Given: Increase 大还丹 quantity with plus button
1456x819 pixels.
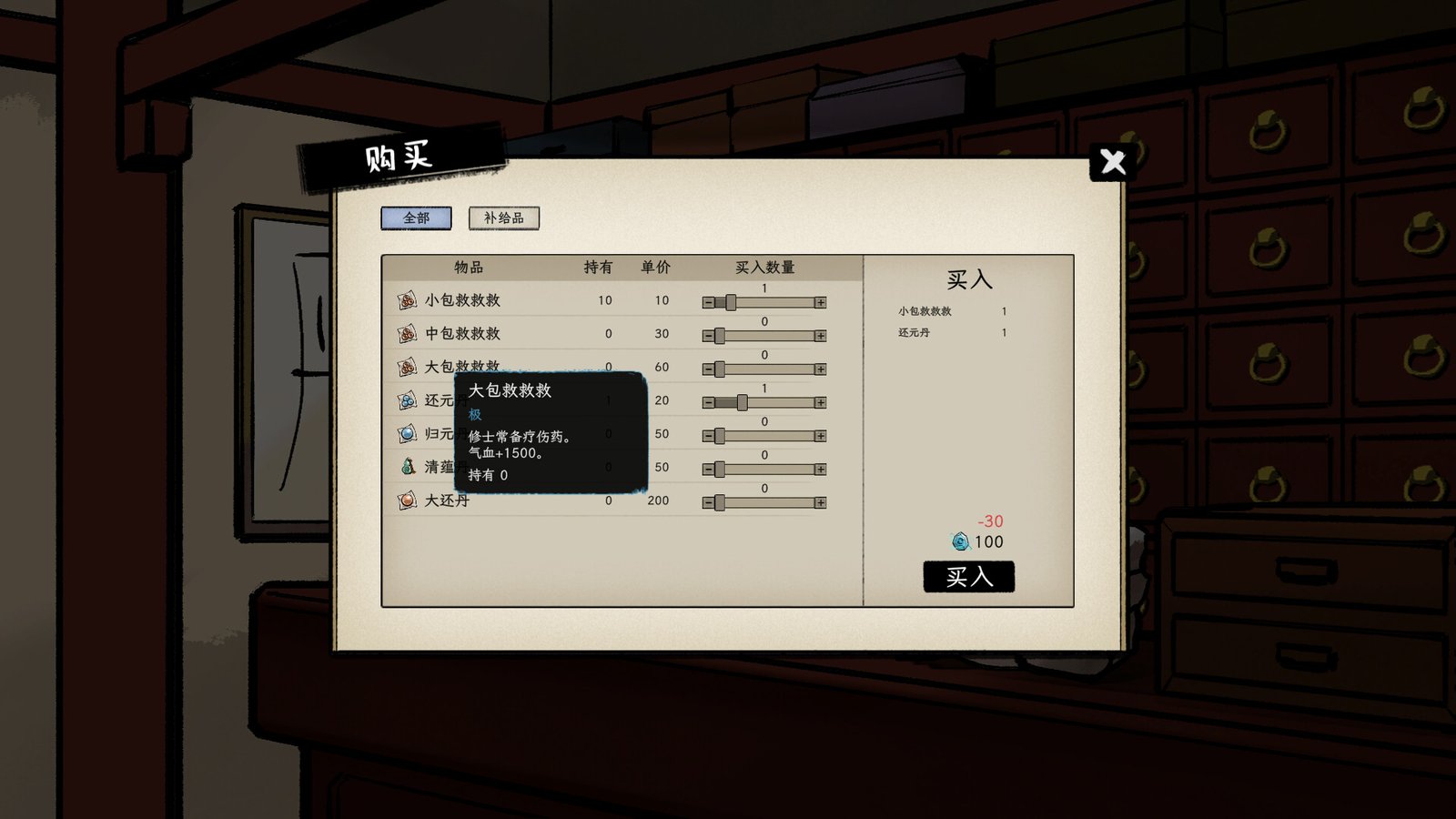Looking at the screenshot, I should pyautogui.click(x=822, y=501).
